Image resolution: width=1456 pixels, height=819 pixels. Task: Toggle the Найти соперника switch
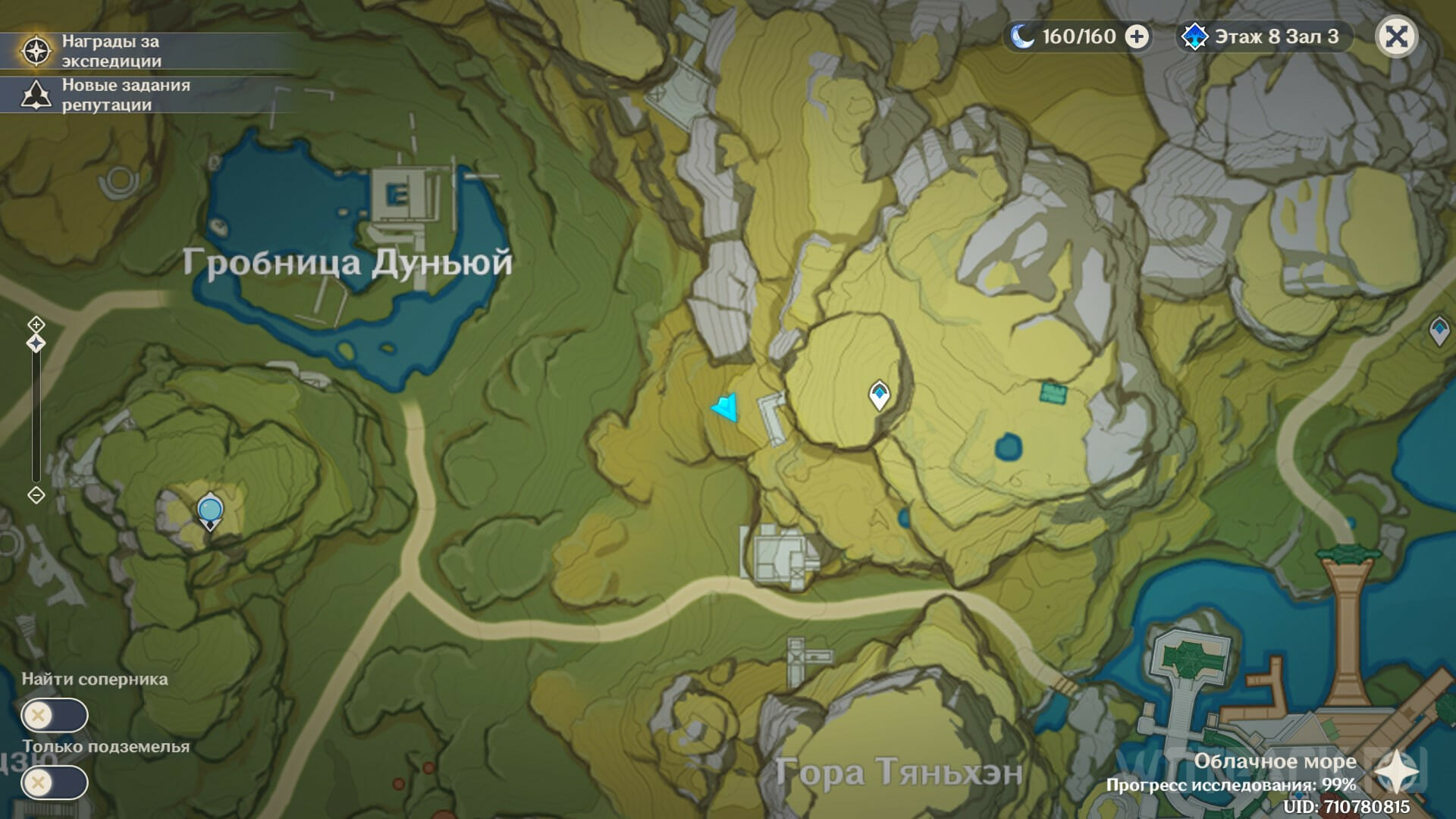[x=55, y=715]
